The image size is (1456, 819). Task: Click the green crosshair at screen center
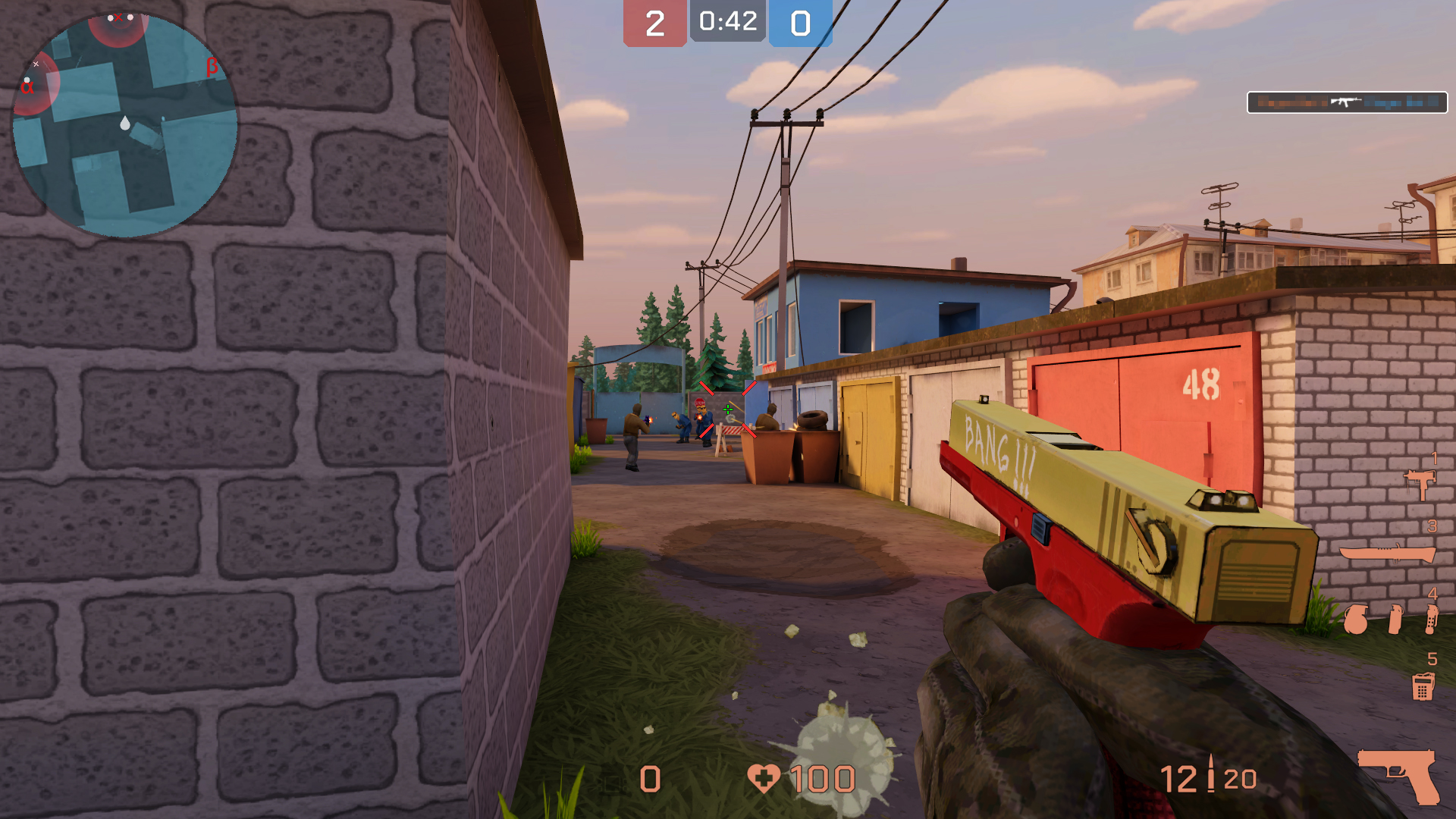point(729,409)
